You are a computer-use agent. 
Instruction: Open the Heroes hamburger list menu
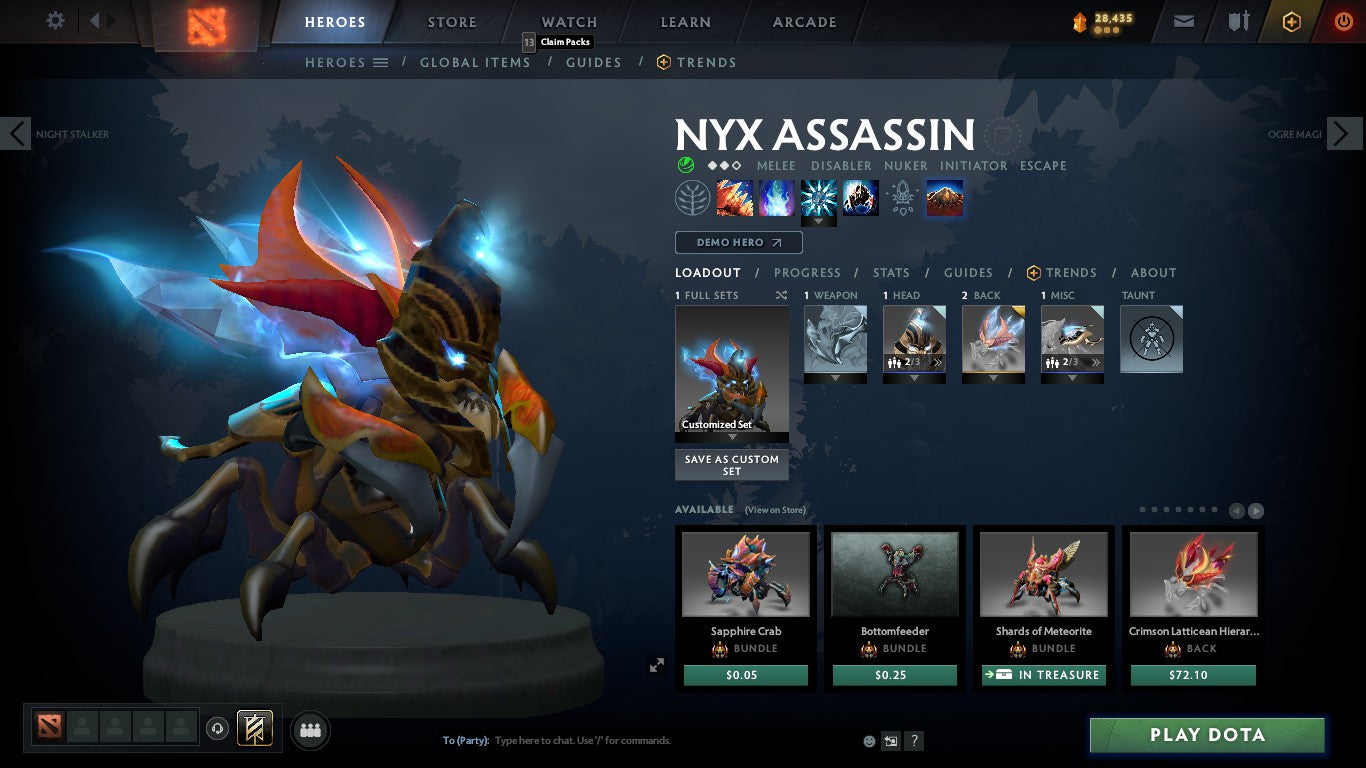pyautogui.click(x=381, y=62)
